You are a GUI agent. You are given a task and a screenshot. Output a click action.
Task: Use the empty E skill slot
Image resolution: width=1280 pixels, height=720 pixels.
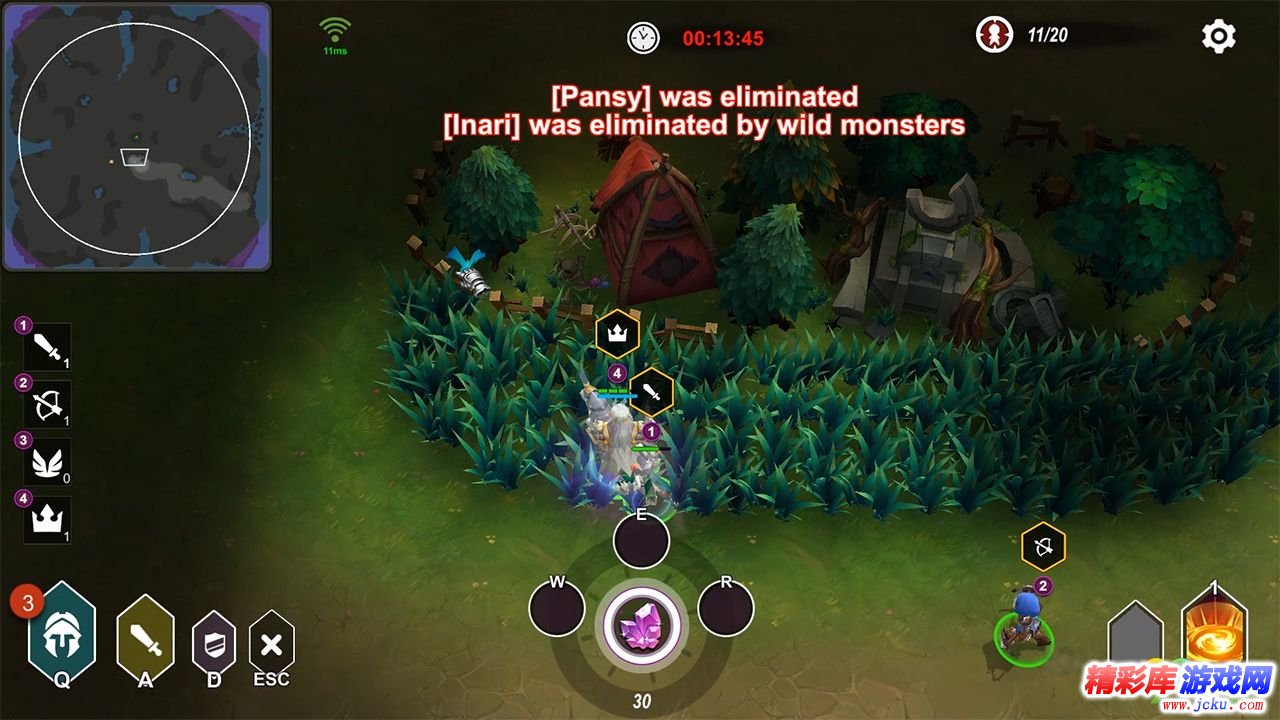click(x=641, y=541)
